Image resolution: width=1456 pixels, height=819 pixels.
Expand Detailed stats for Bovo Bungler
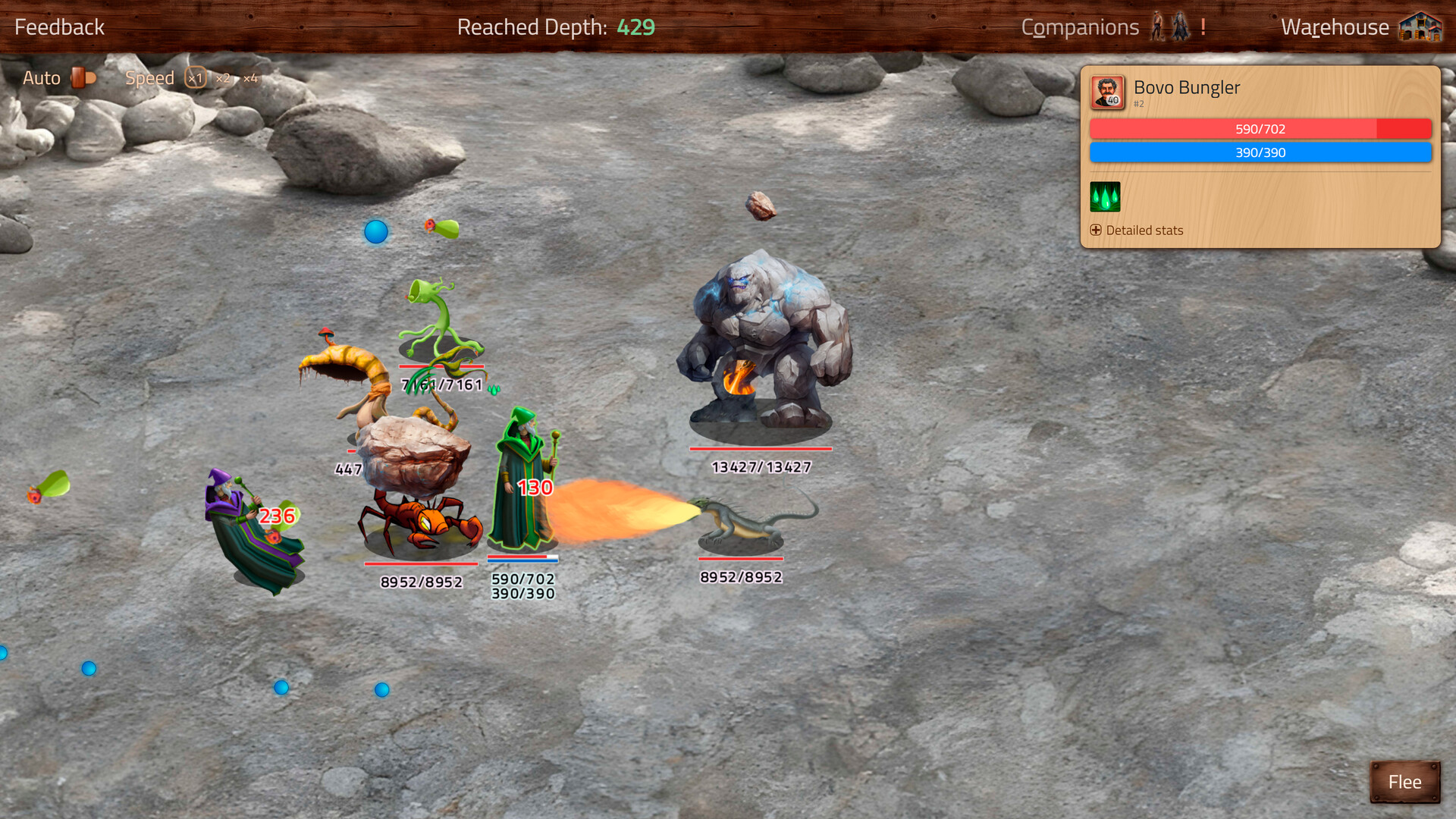[1136, 231]
